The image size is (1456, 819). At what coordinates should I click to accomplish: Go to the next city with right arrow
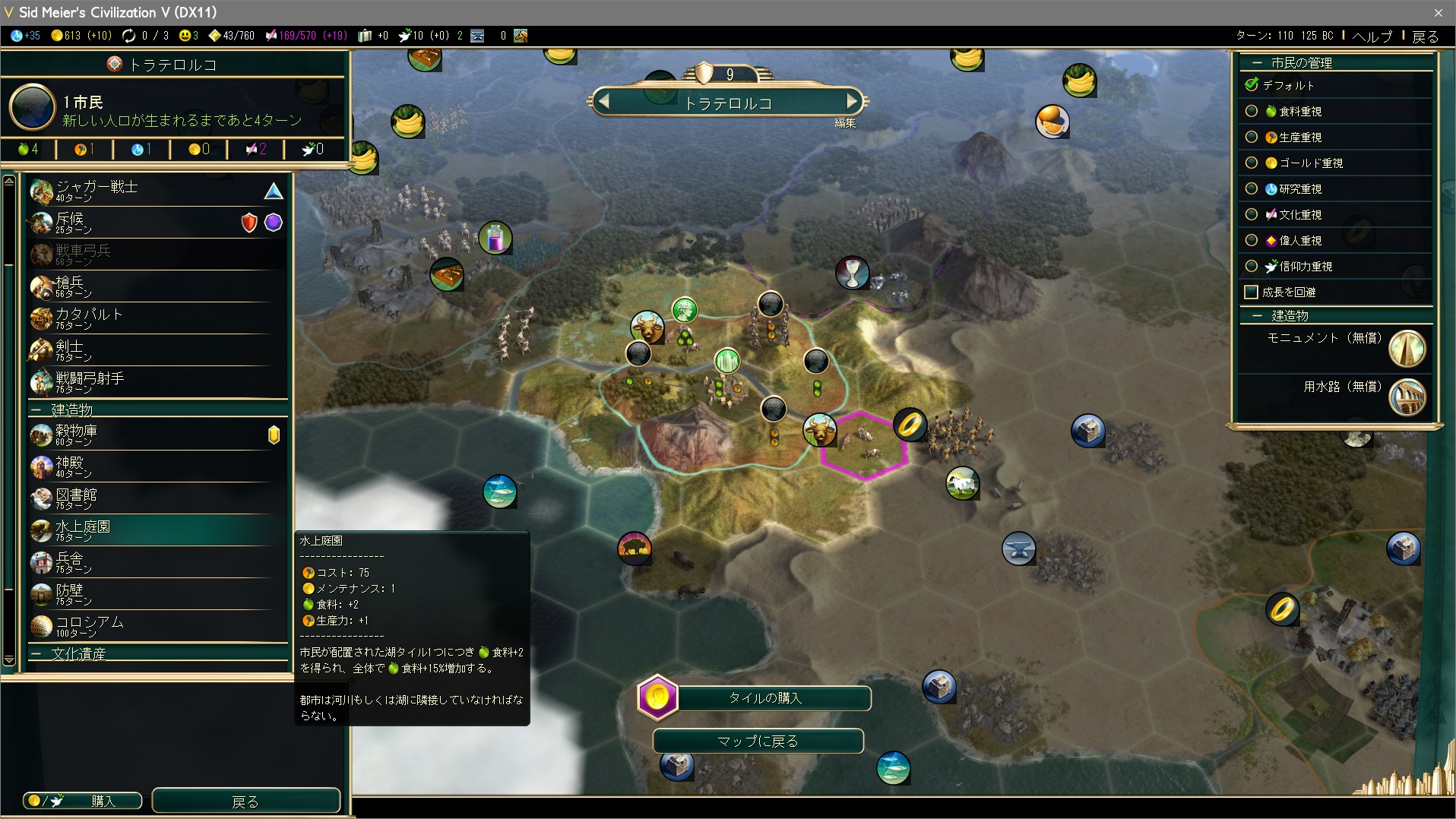point(852,101)
